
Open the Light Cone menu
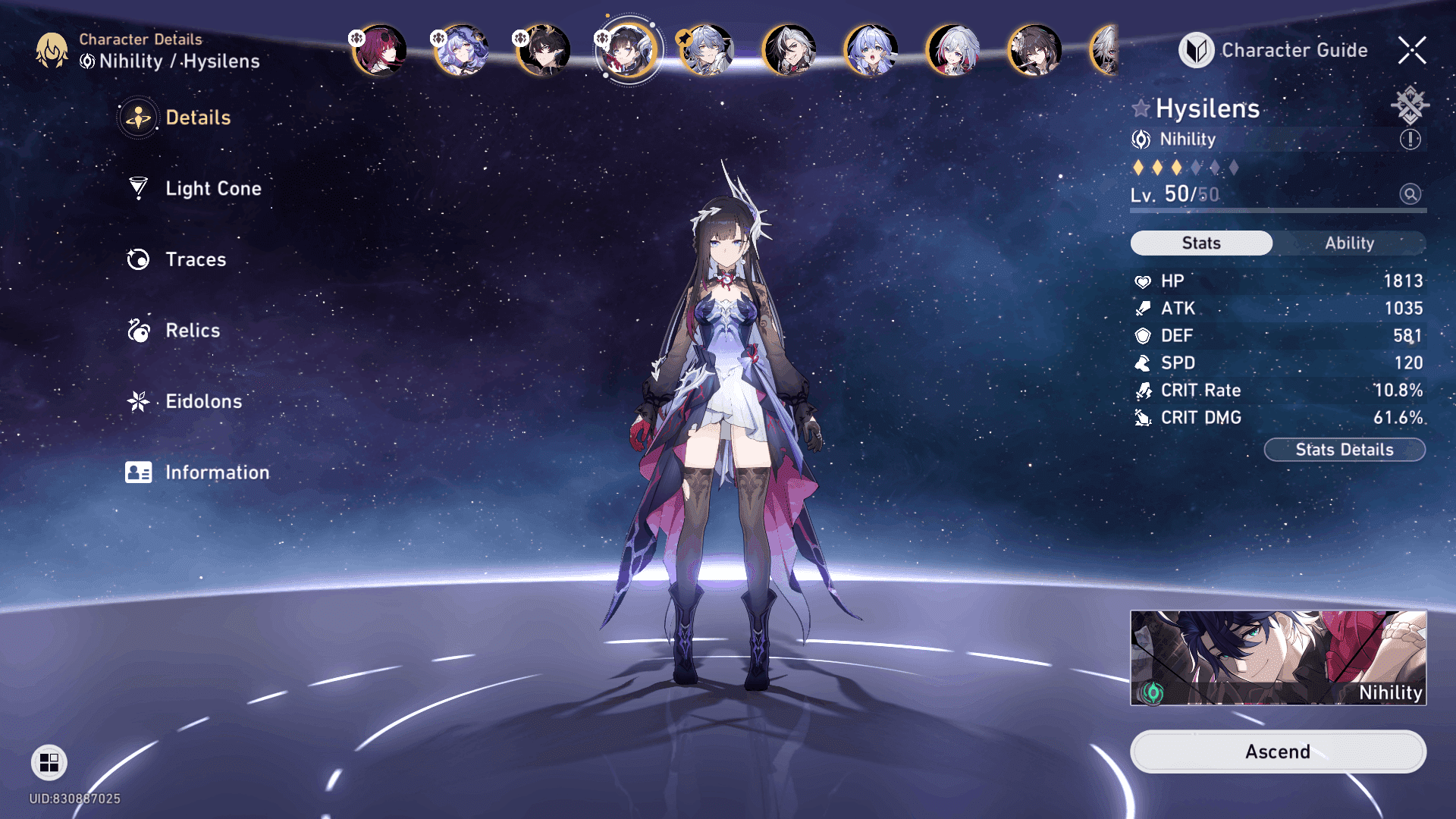212,188
